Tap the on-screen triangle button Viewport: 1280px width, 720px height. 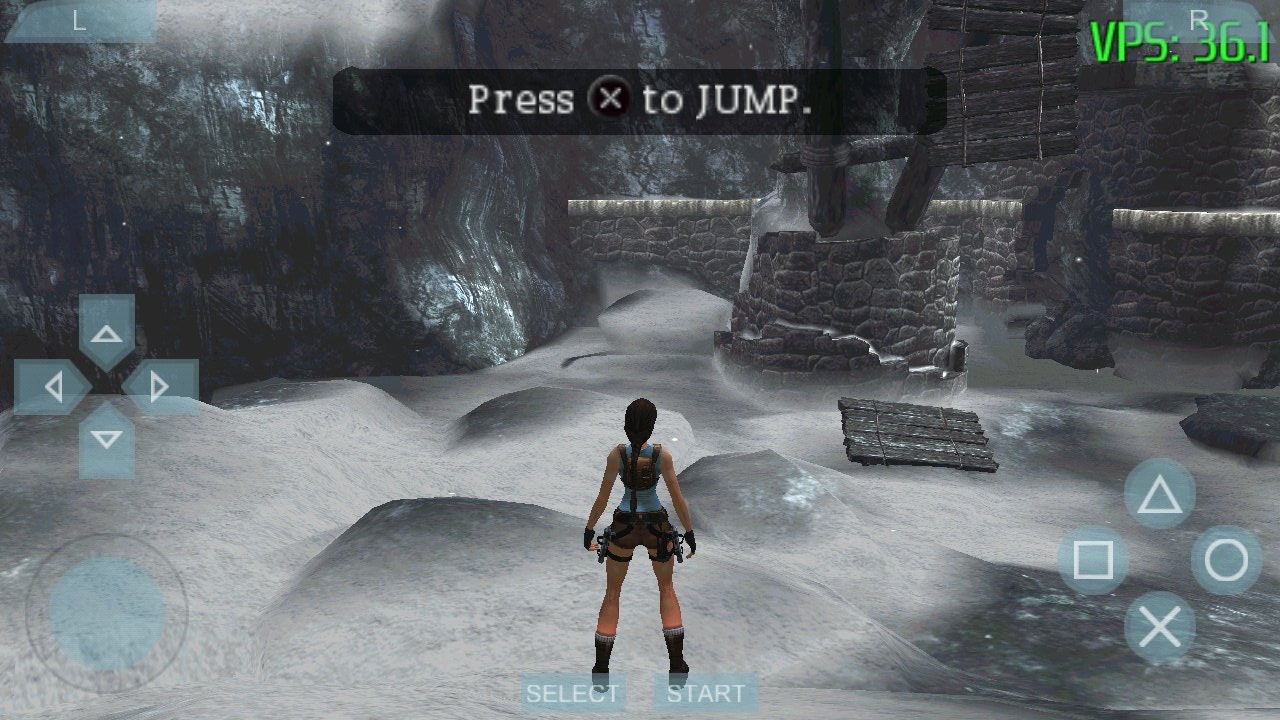[1160, 495]
